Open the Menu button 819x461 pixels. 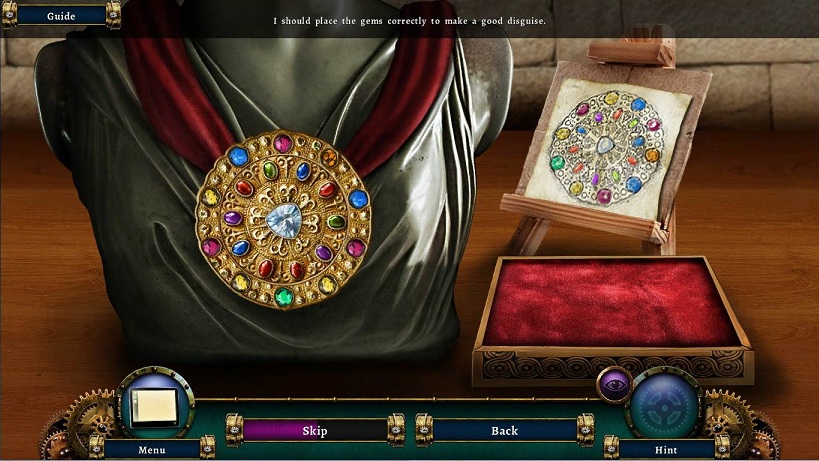(152, 450)
